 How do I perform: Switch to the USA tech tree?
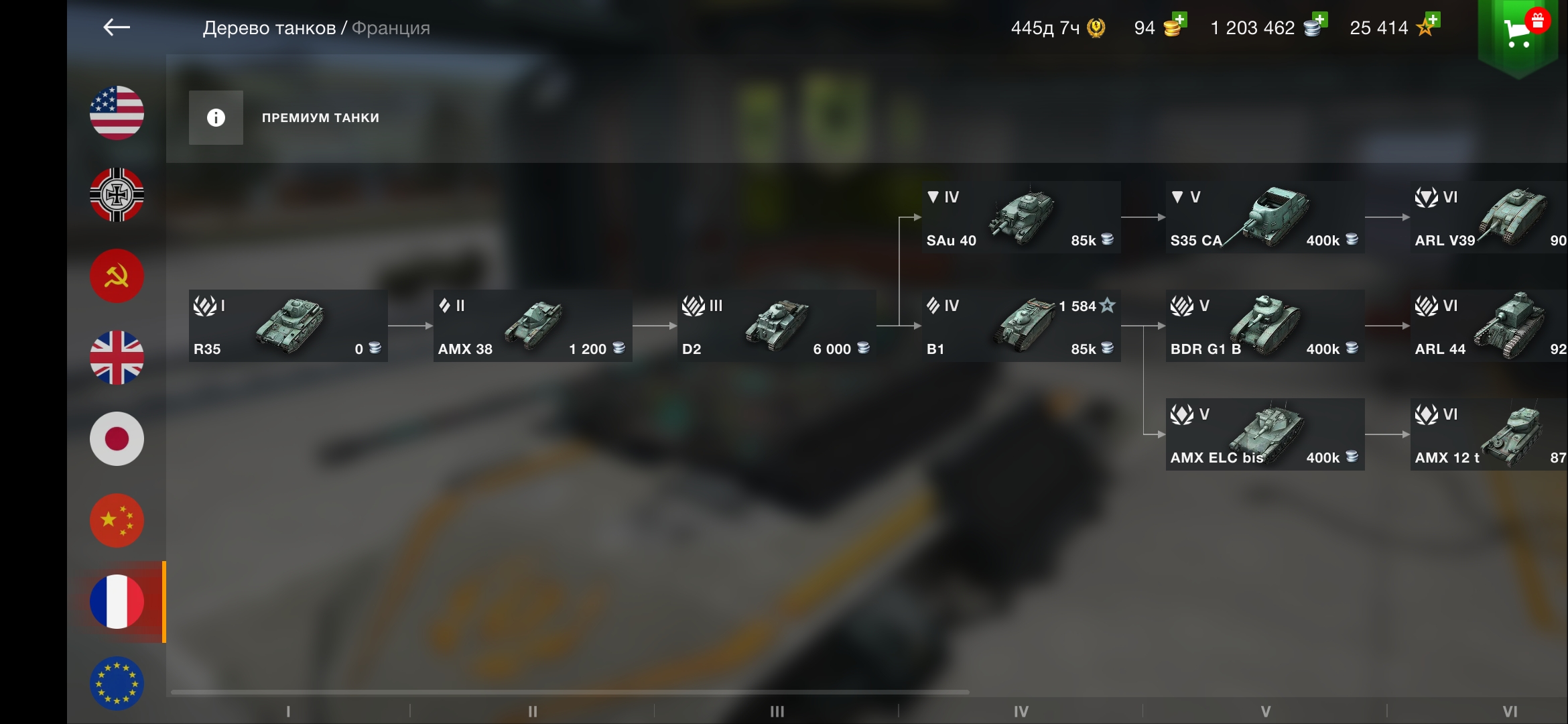[x=117, y=113]
